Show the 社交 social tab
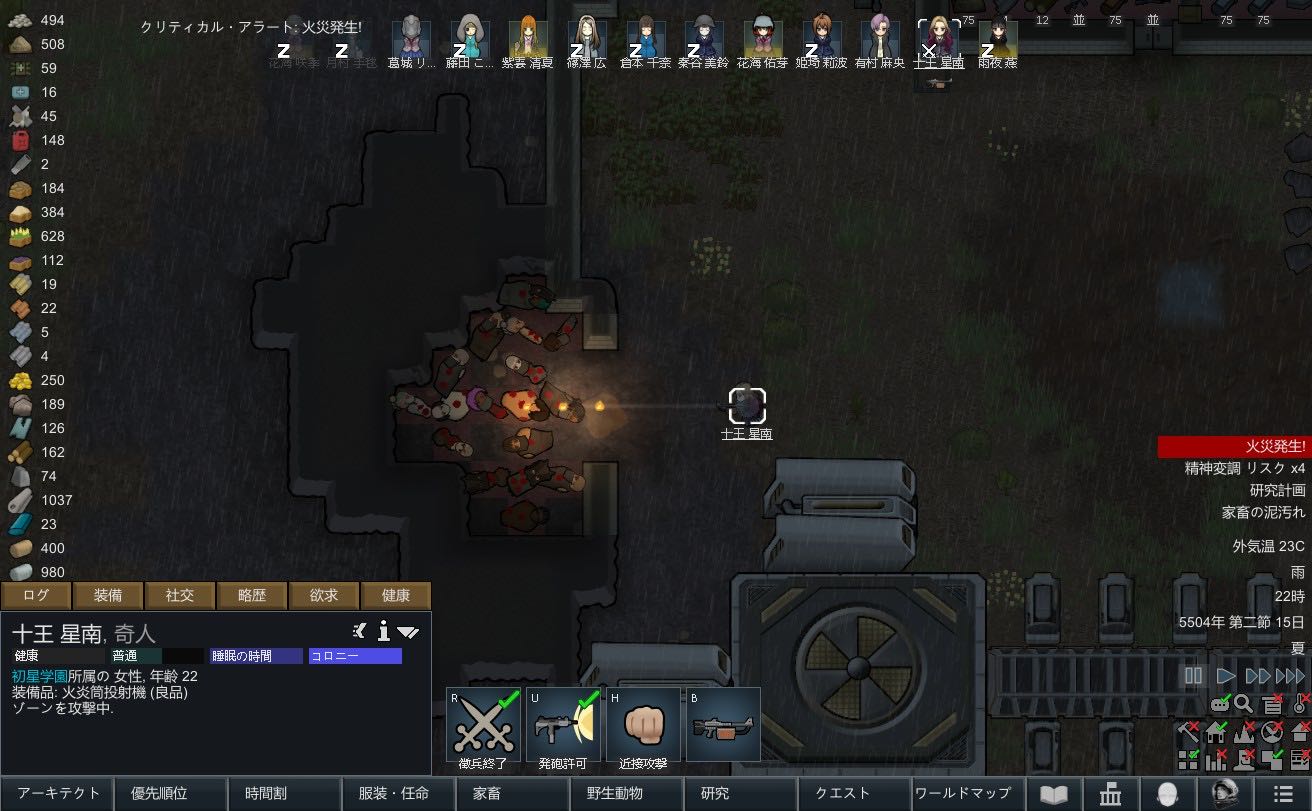The image size is (1312, 811). pos(180,596)
